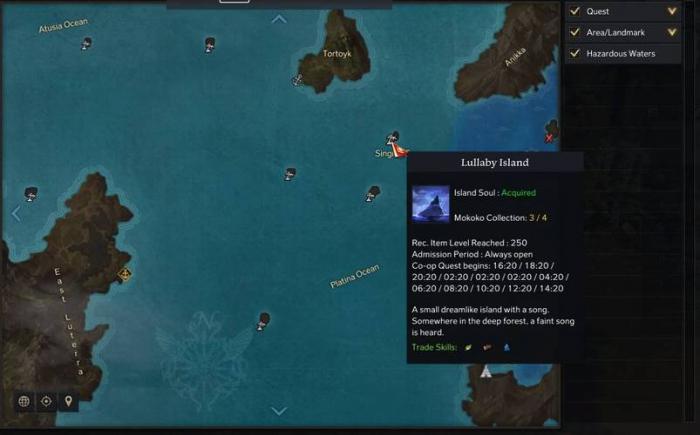Screen dimensions: 700x435
Task: Open the world globe map view
Action: (23, 401)
